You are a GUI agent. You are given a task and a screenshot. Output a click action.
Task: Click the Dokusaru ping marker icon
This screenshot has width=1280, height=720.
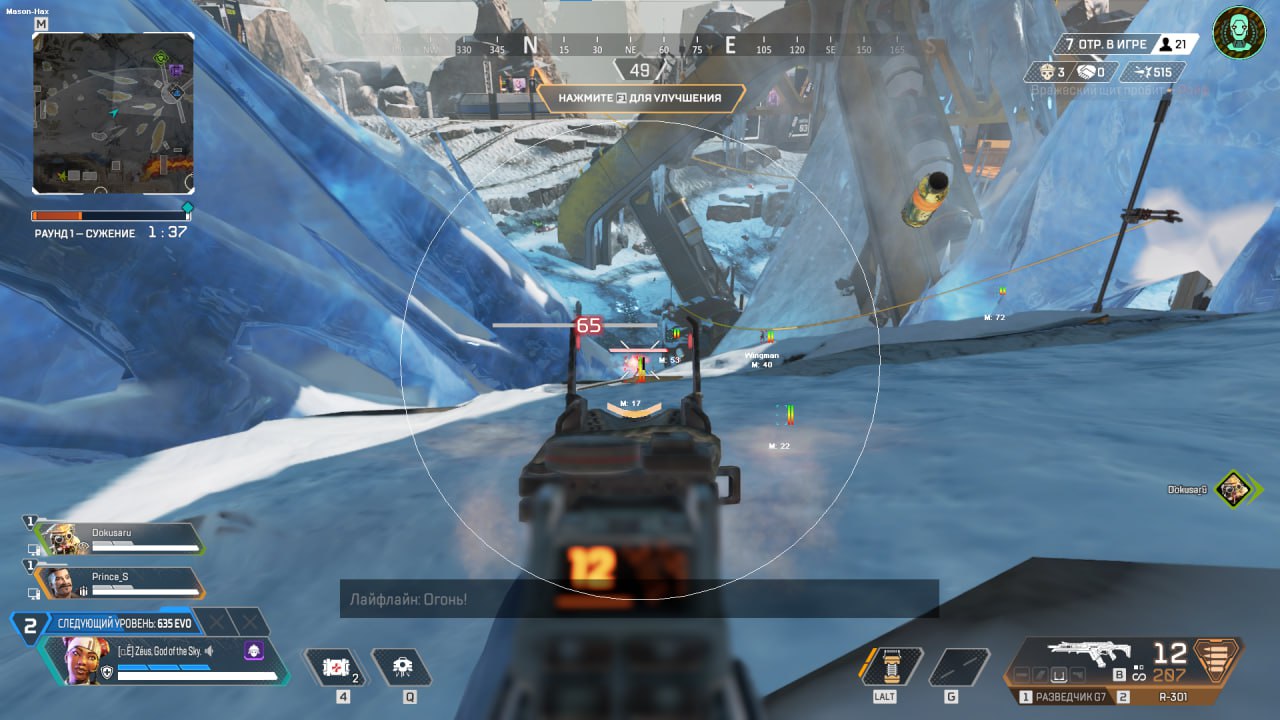coord(1236,489)
